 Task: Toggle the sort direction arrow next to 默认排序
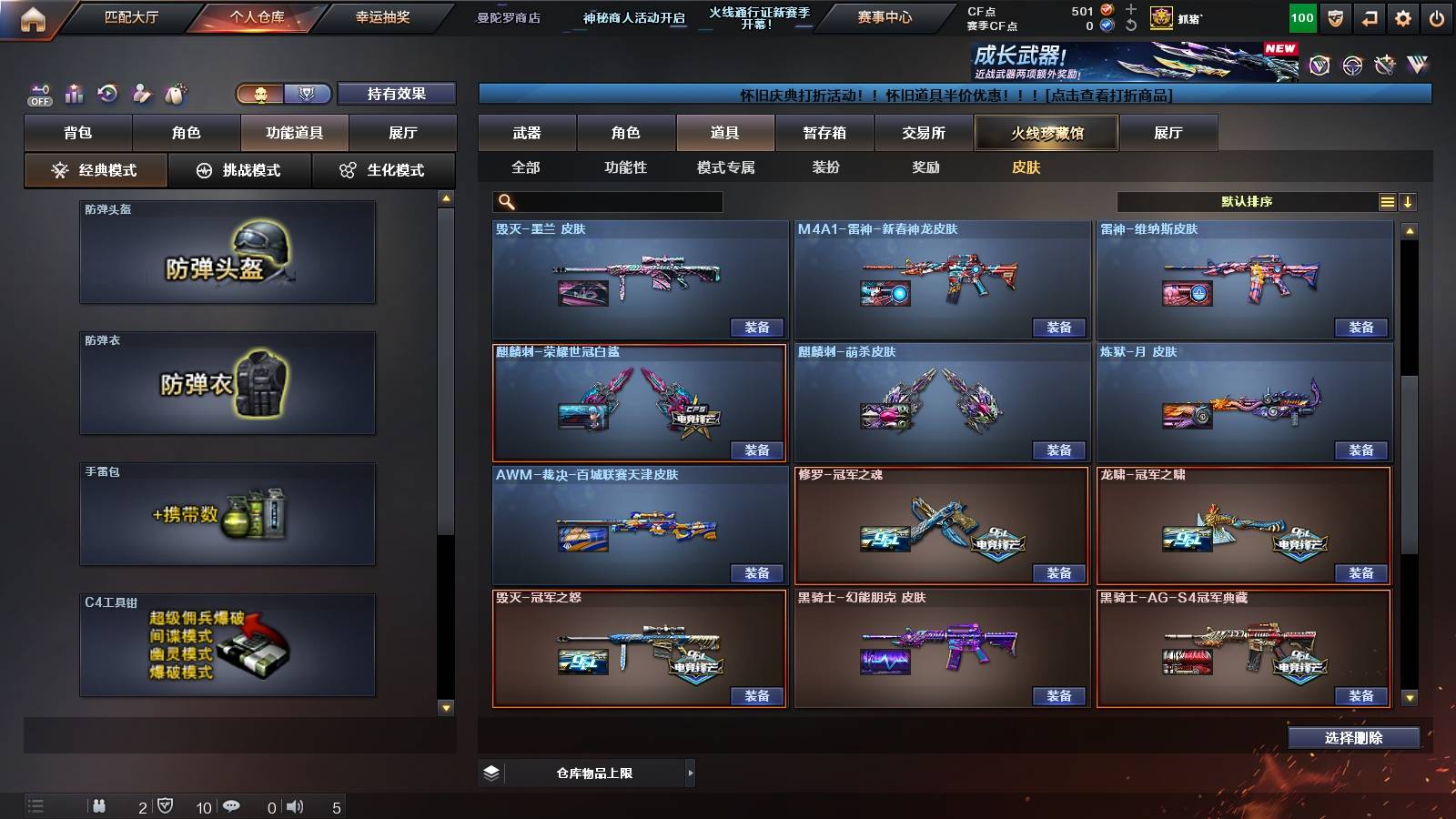(1410, 201)
